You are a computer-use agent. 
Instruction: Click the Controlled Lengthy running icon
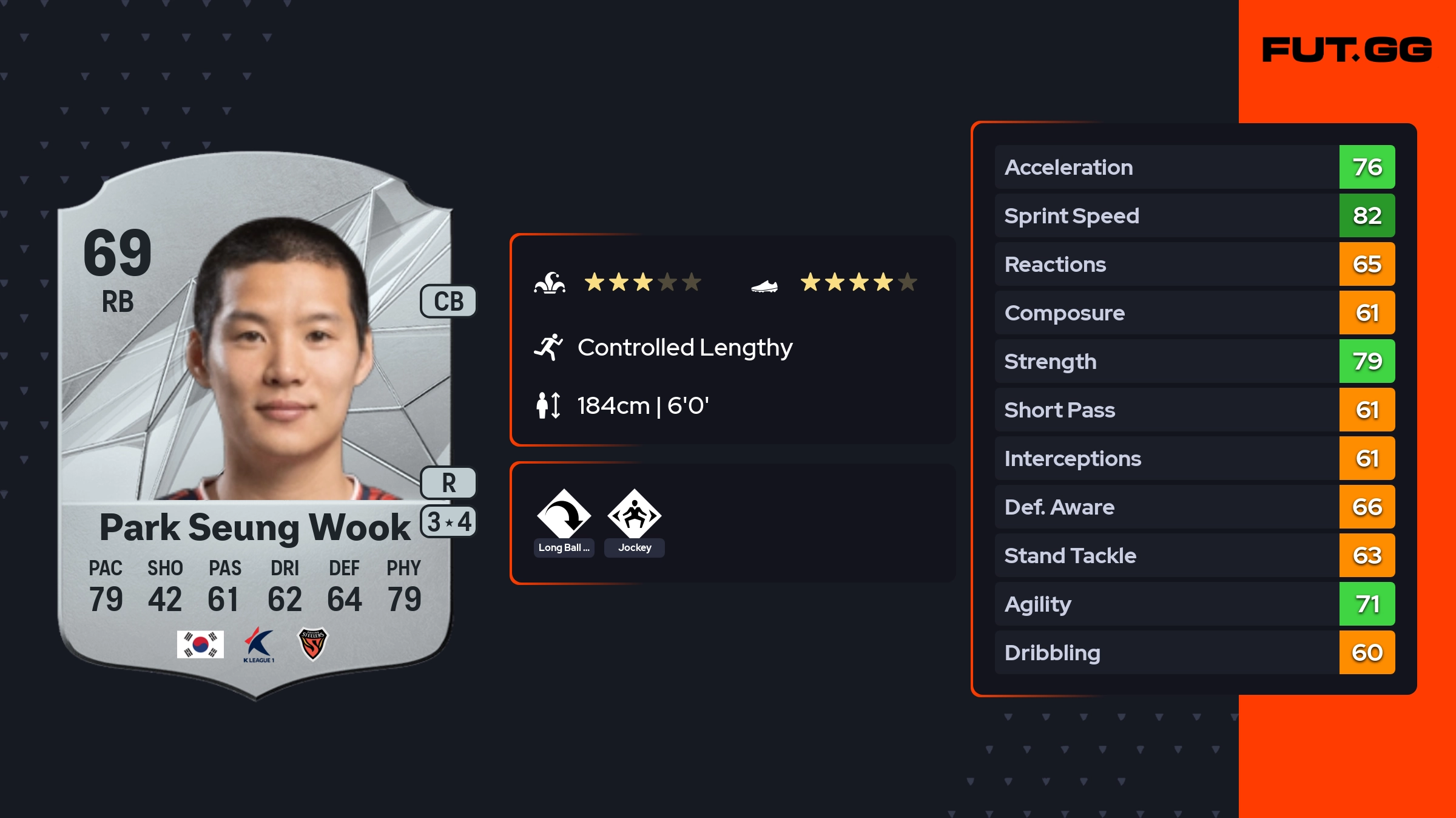(548, 347)
